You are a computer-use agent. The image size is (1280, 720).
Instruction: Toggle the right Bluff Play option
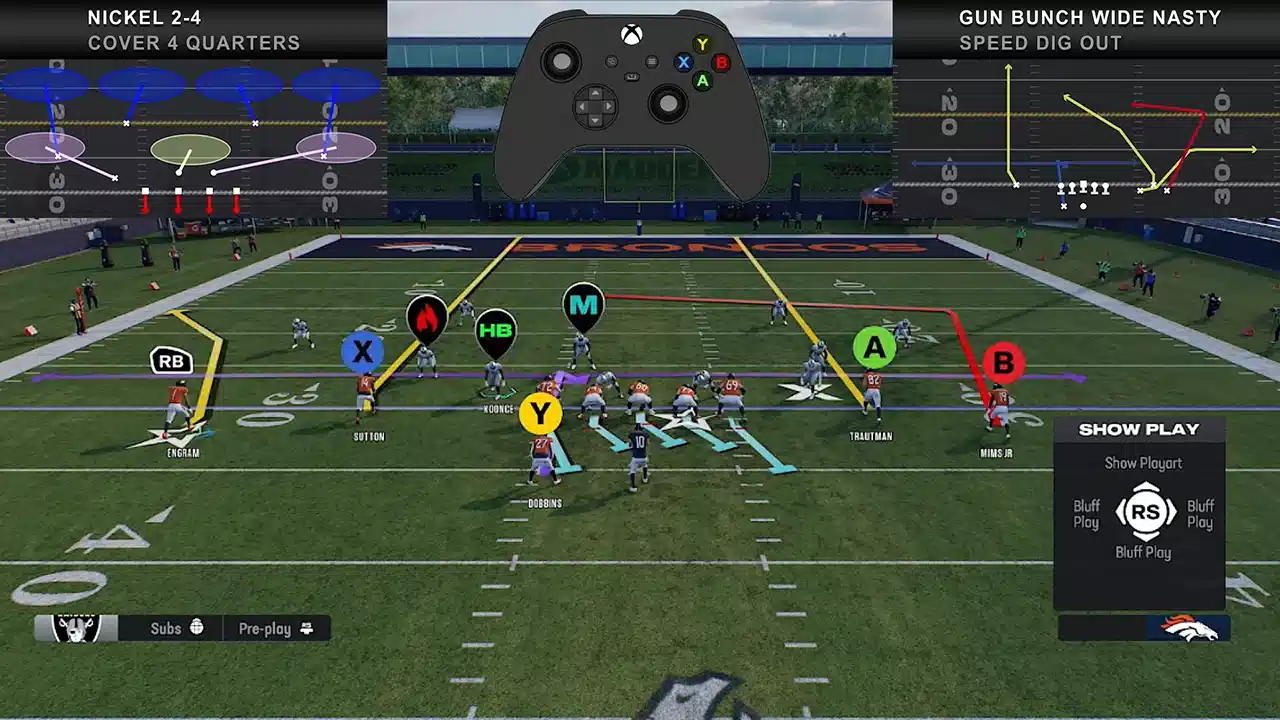click(x=1200, y=515)
